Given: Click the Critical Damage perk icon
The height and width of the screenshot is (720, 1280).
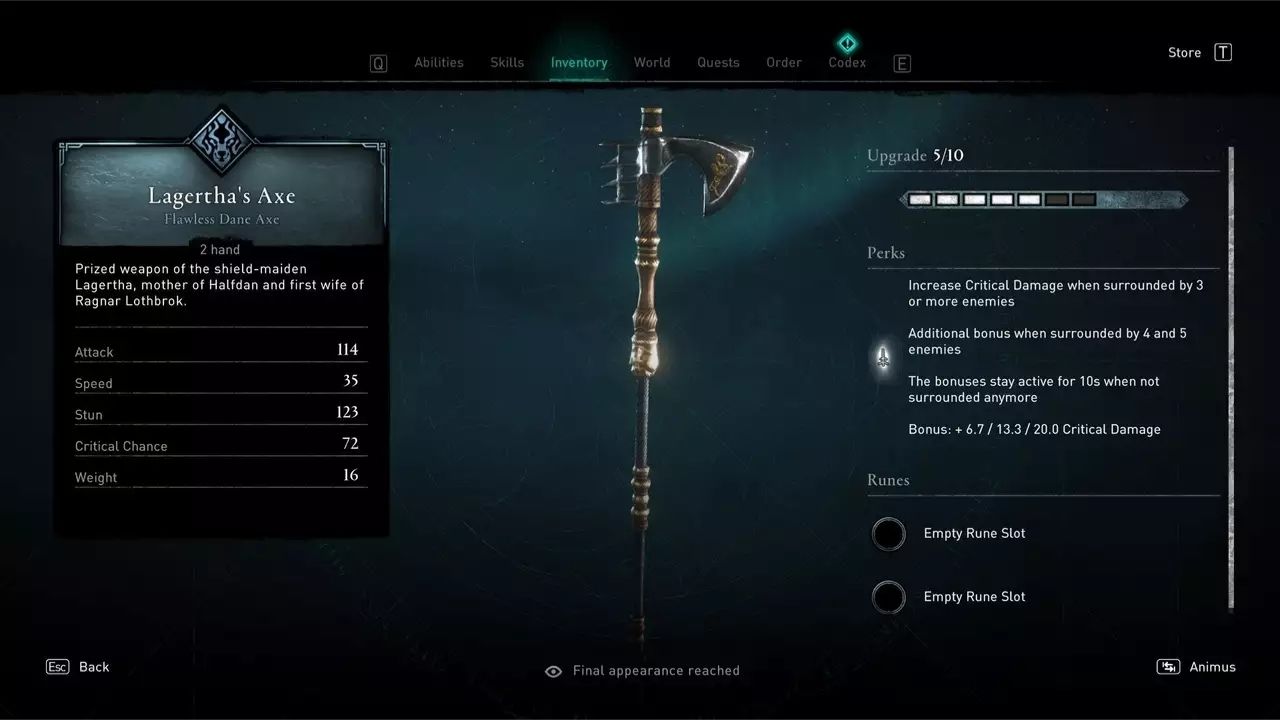Looking at the screenshot, I should (883, 357).
